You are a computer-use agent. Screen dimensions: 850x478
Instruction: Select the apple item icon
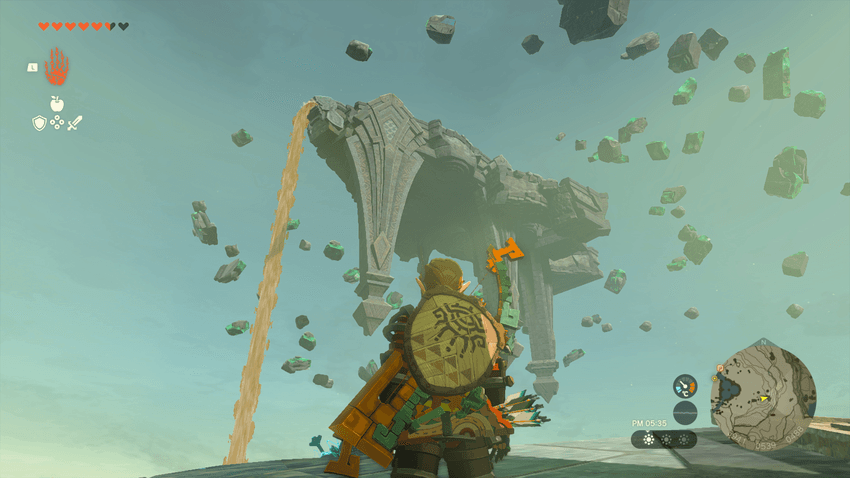pyautogui.click(x=57, y=103)
